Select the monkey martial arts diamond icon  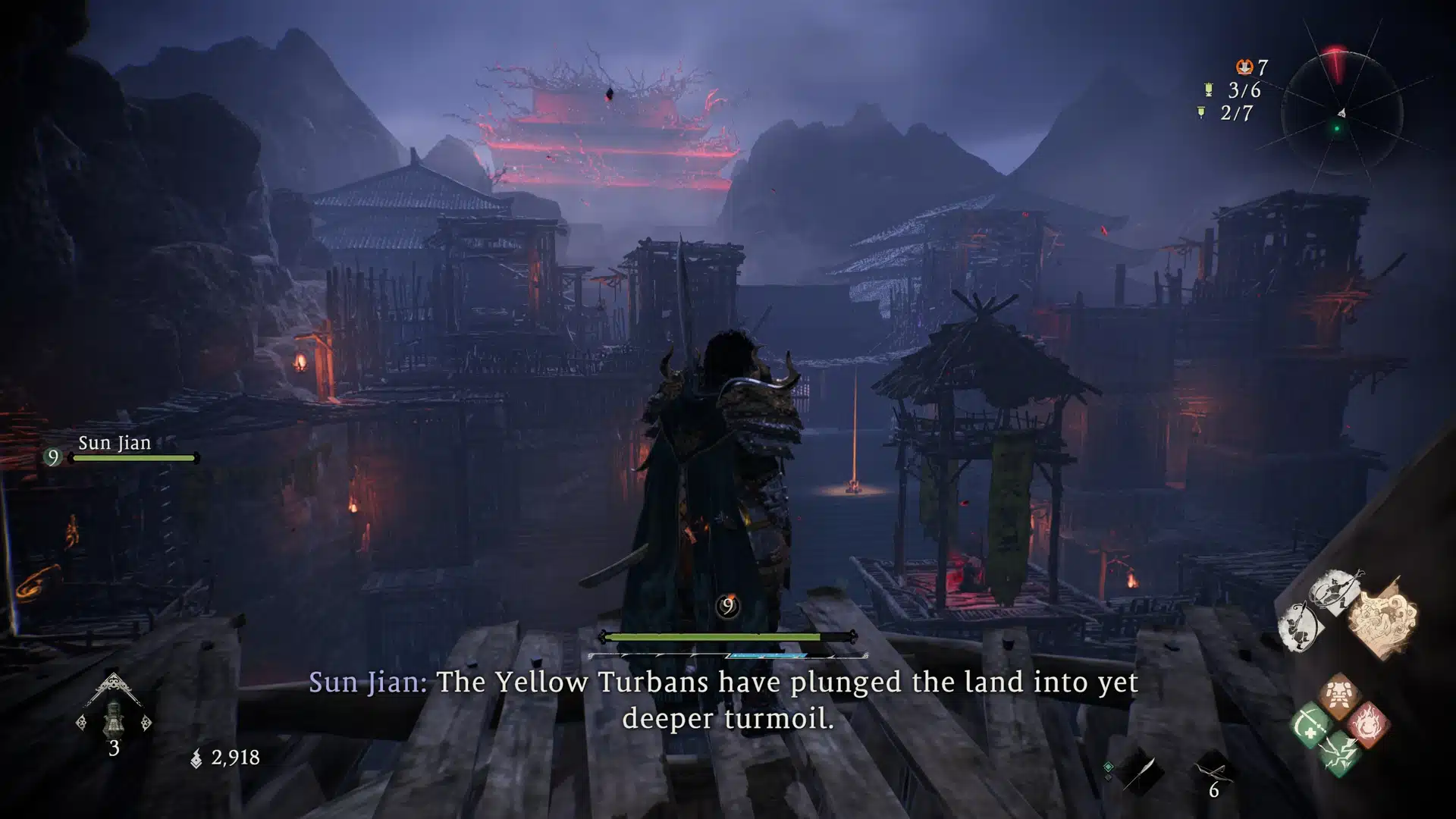[x=1300, y=626]
